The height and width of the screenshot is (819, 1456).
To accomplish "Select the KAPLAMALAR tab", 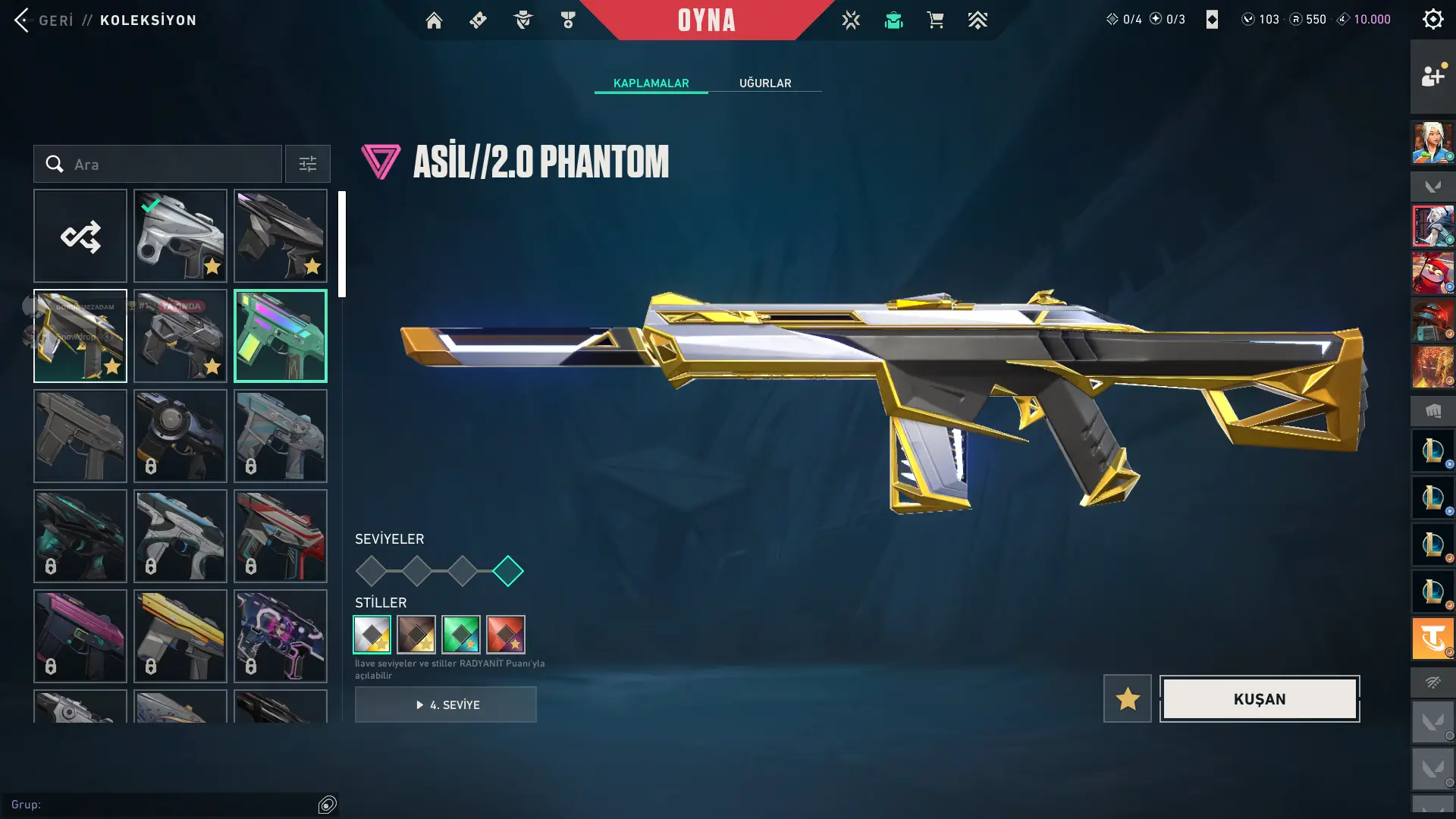I will [651, 83].
